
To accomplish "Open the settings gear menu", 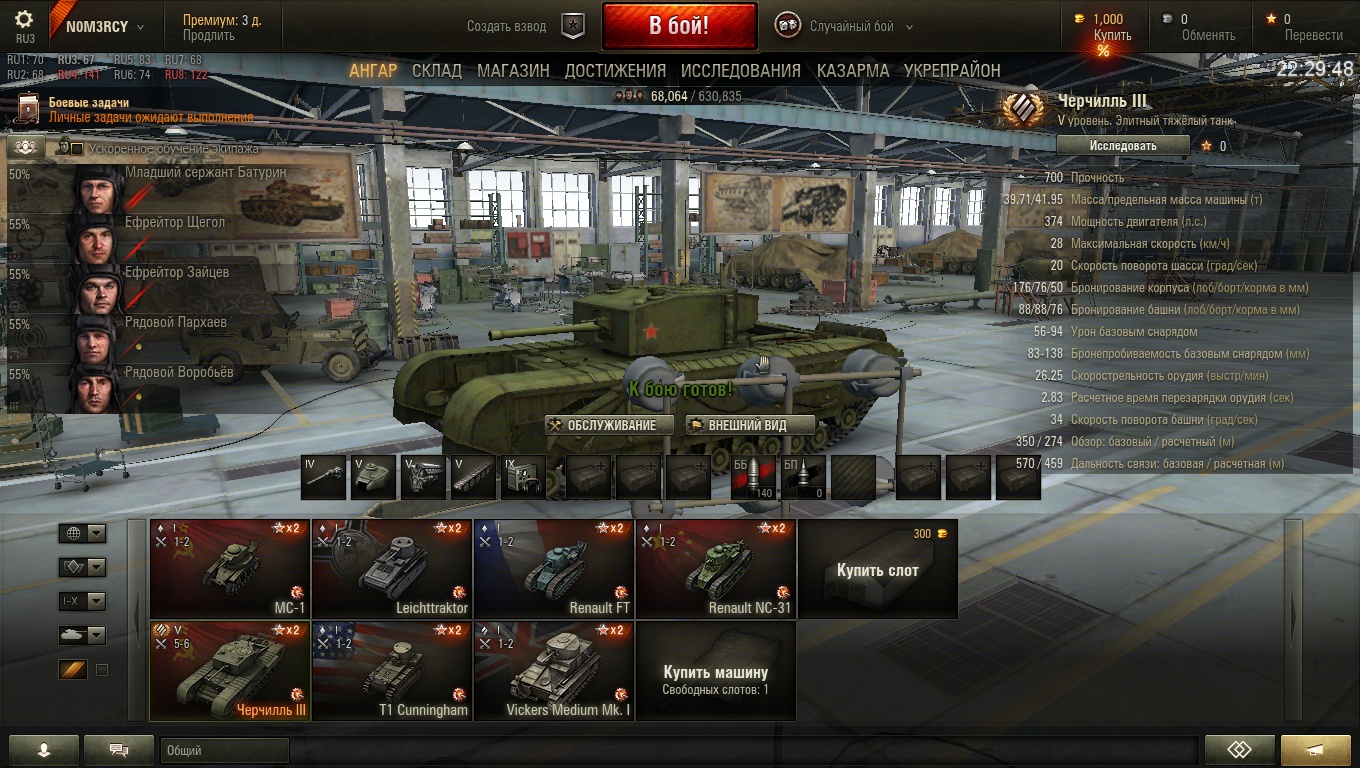I will (24, 20).
